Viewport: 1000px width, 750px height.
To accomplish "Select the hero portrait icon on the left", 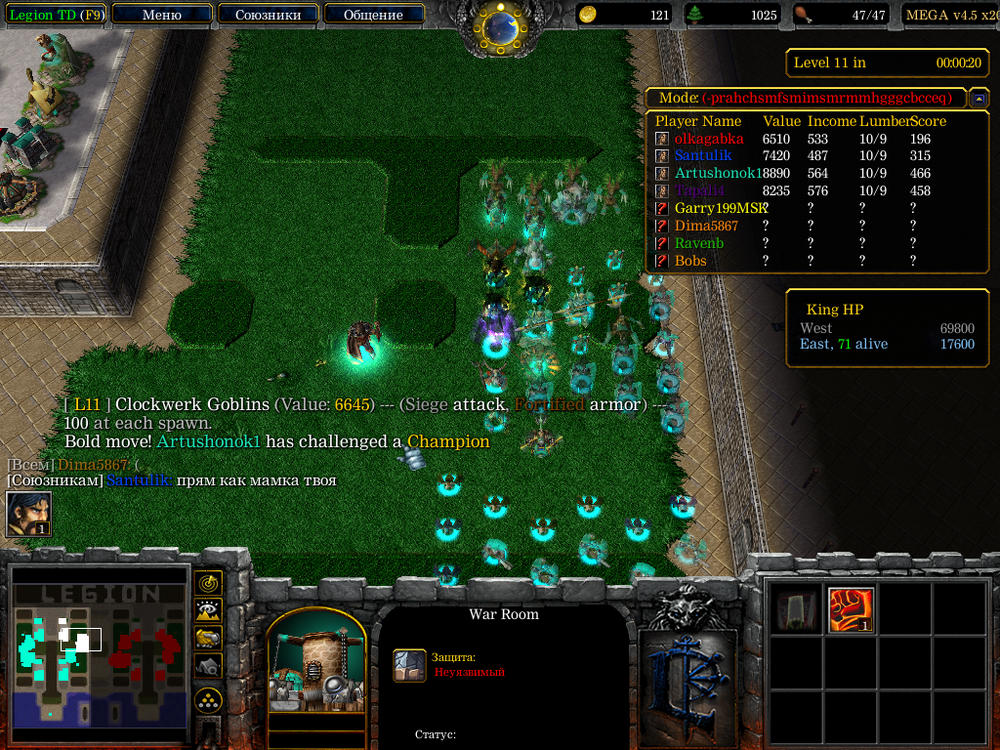I will point(29,514).
